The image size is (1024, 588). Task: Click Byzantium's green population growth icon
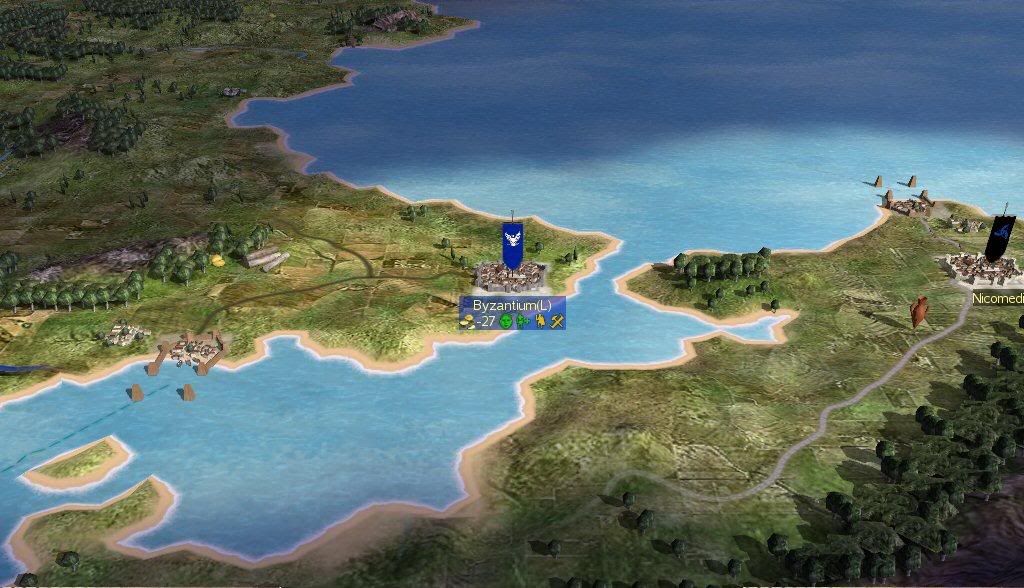point(523,321)
